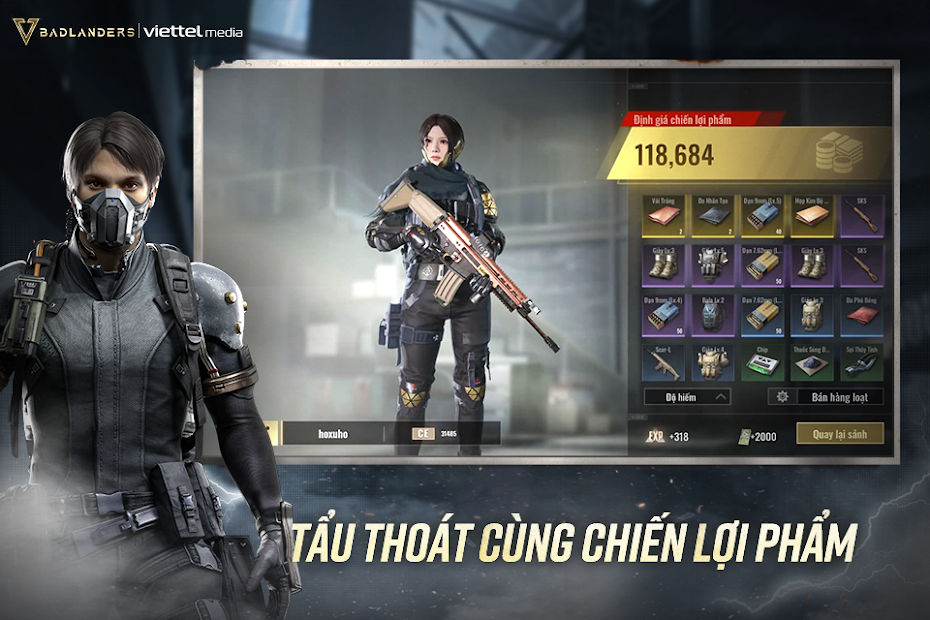Choose the Giáp Lv.4 armor item
This screenshot has width=930, height=620.
tap(712, 364)
